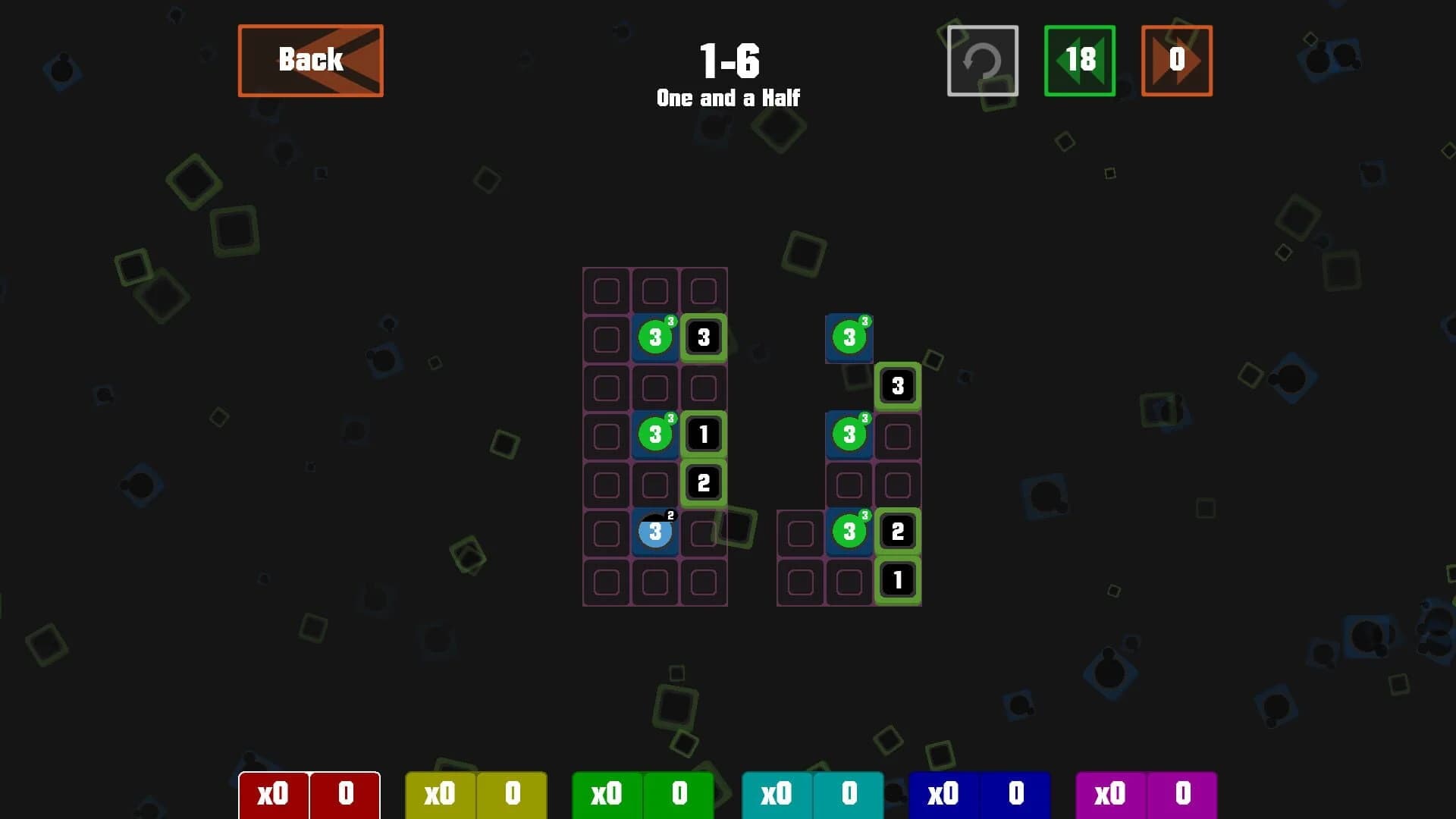Select the black 2 tile in the left column

(702, 483)
